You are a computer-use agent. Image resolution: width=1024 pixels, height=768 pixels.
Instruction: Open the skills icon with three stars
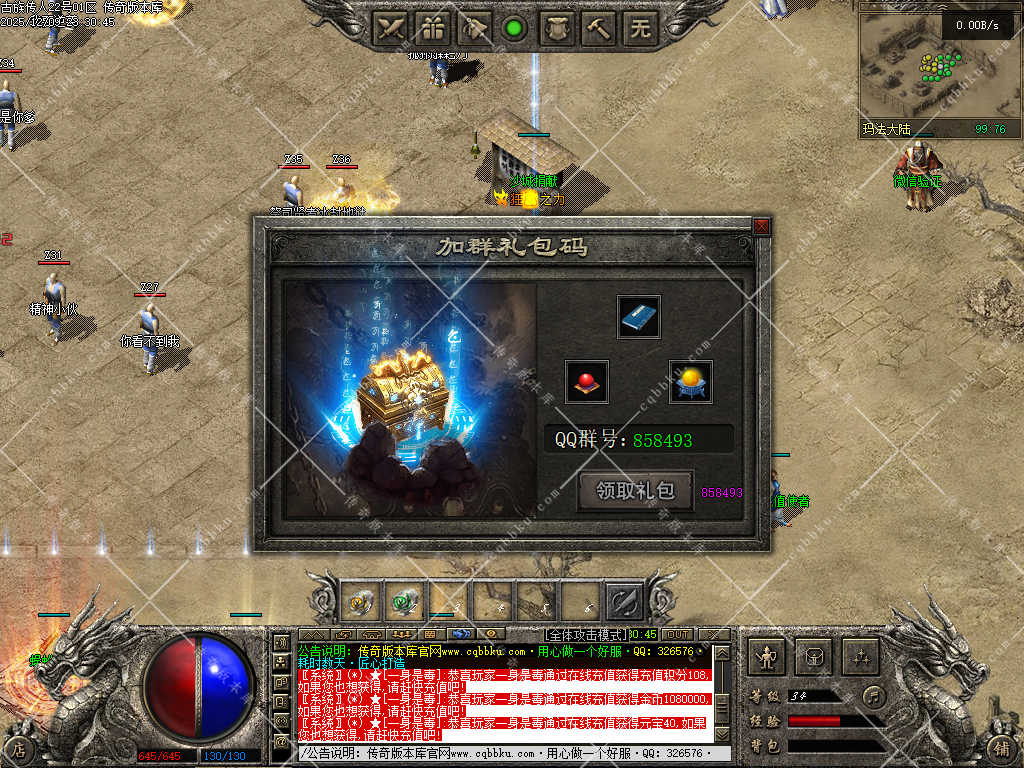(859, 657)
